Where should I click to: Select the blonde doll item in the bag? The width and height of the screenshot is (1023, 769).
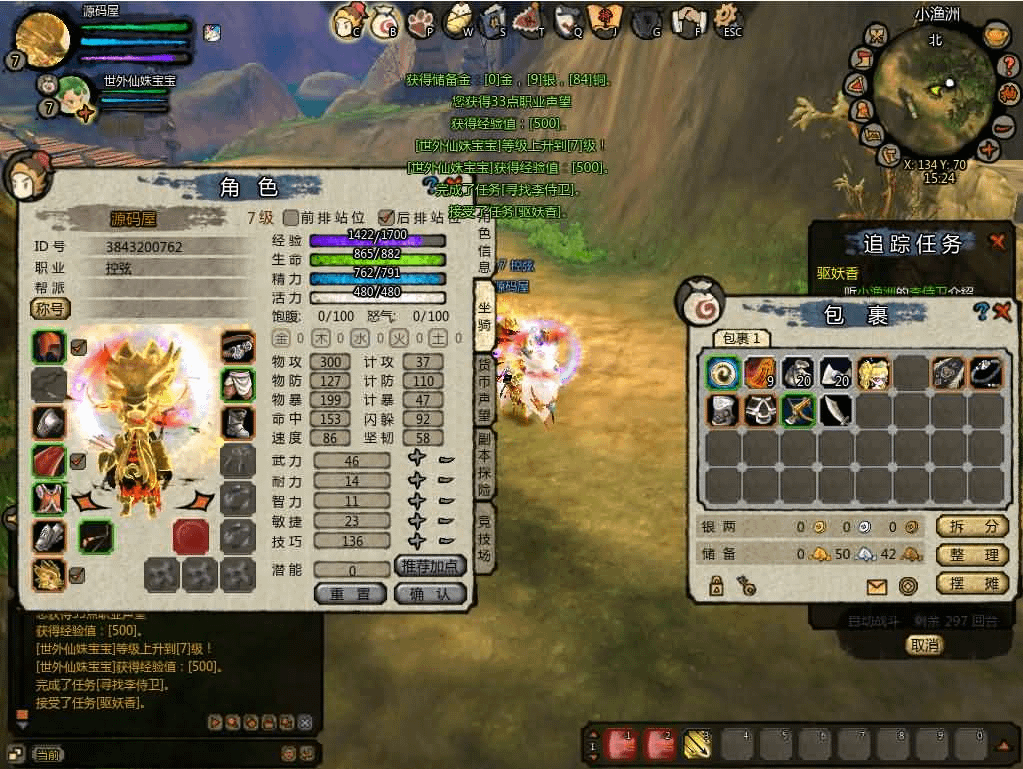(872, 373)
